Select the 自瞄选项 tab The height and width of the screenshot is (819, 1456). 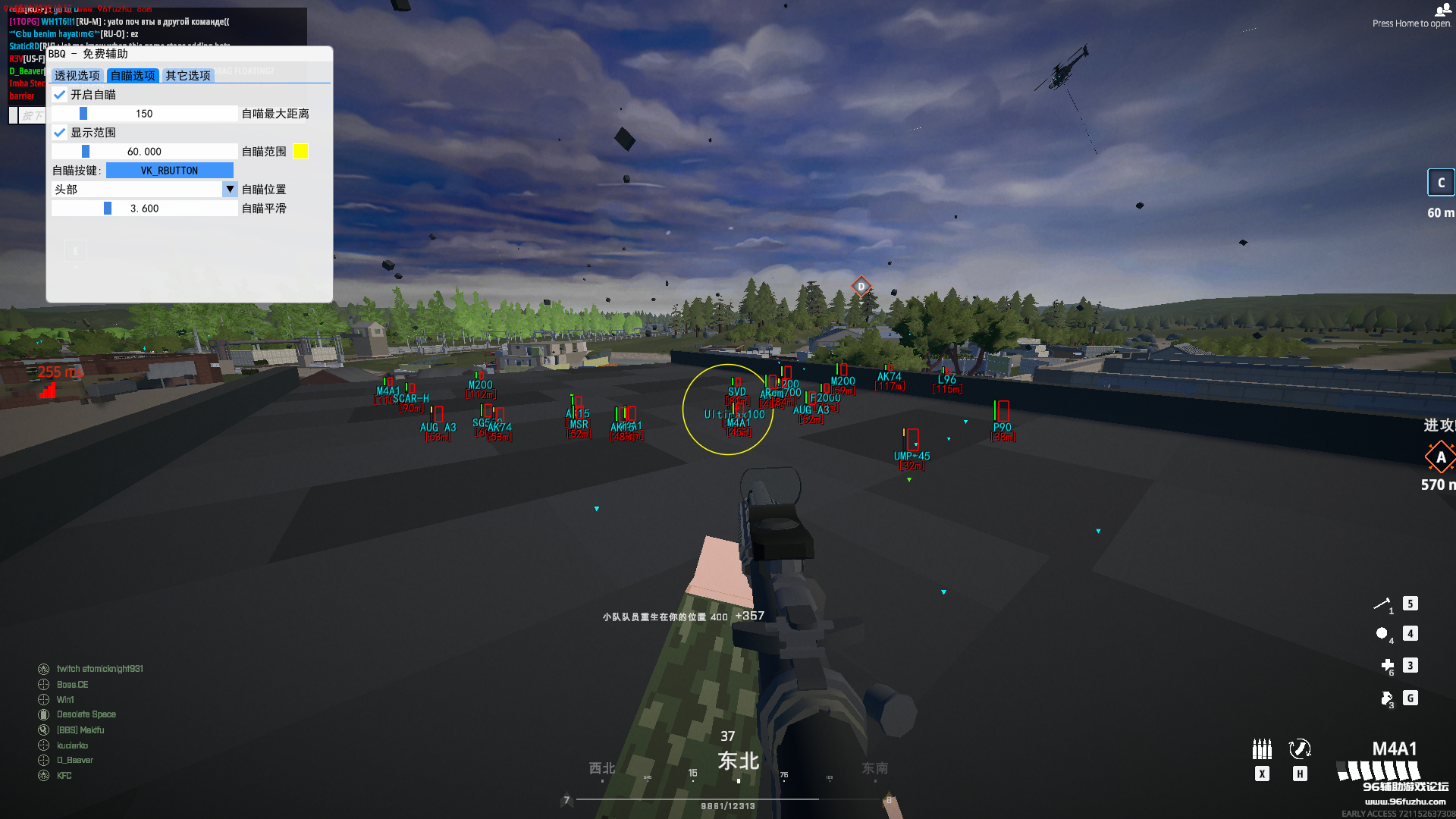tap(133, 76)
